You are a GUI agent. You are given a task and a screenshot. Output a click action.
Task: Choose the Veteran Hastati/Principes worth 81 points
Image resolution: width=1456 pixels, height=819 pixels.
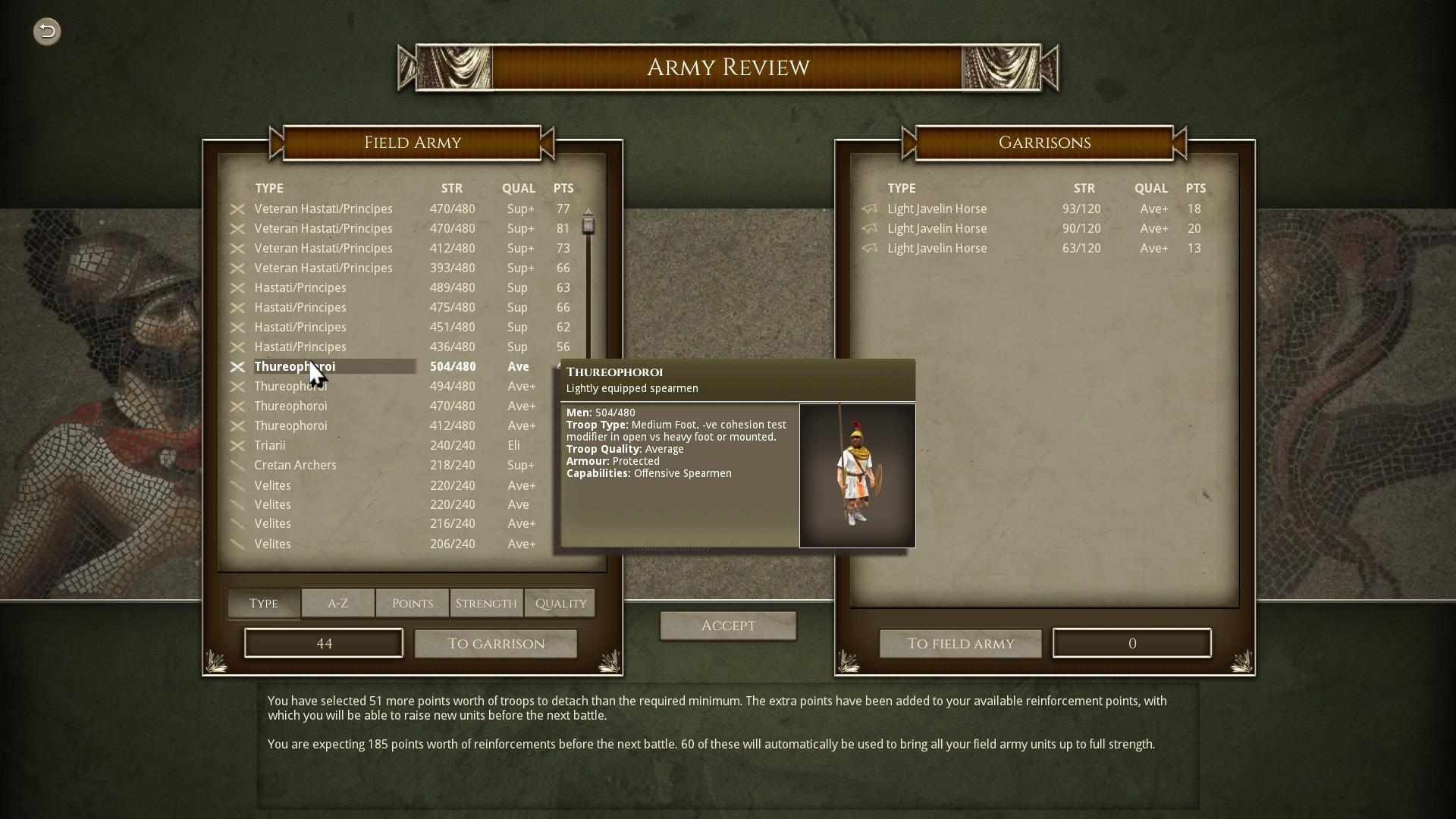[x=323, y=229]
